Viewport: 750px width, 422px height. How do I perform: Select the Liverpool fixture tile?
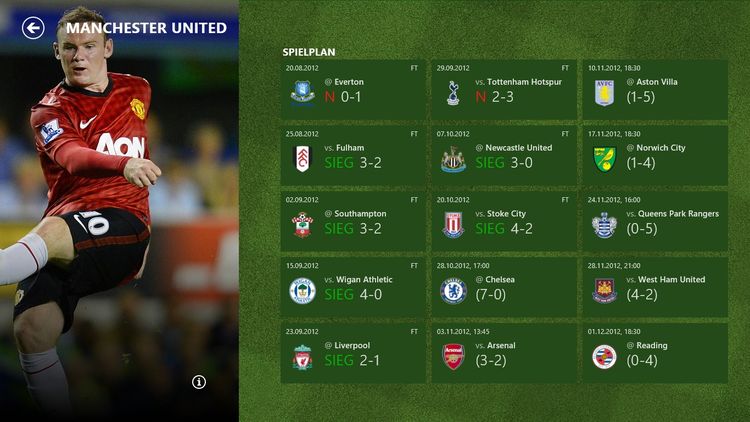353,353
